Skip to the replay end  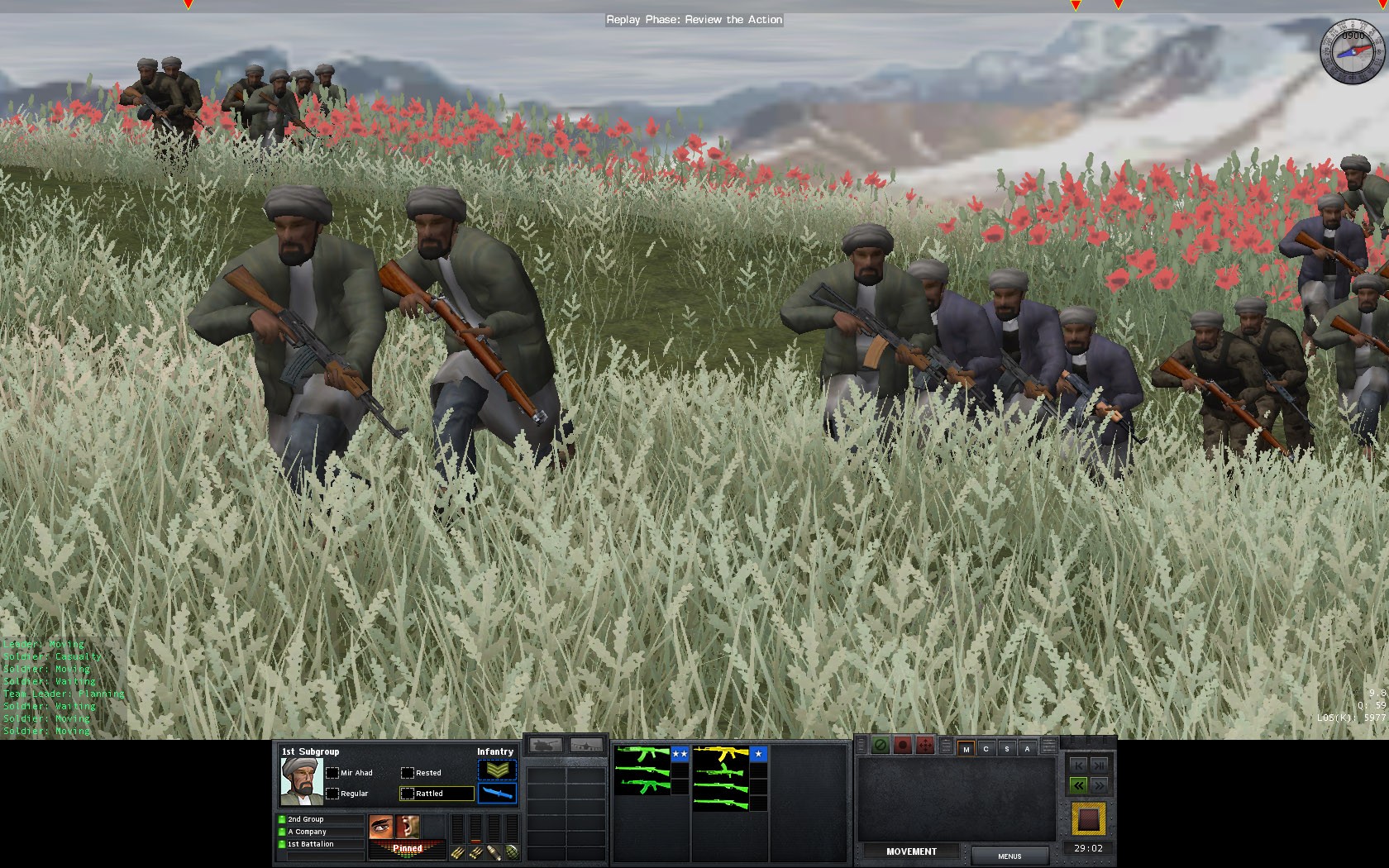1100,765
